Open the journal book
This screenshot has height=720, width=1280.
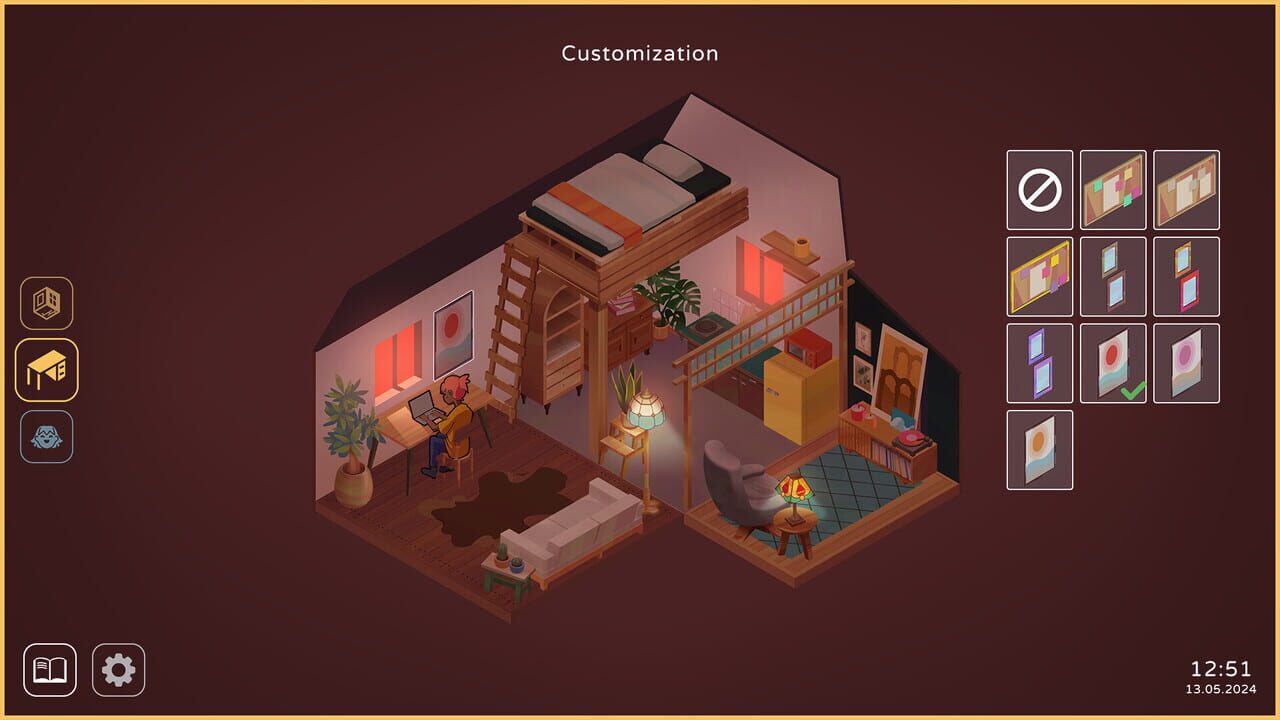click(x=51, y=668)
